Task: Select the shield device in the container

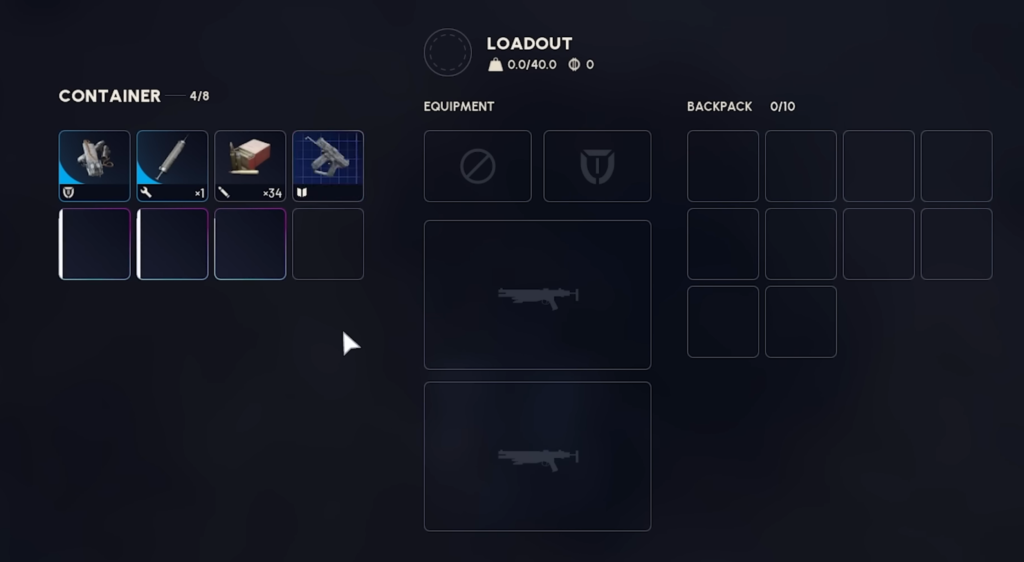Action: pyautogui.click(x=94, y=166)
